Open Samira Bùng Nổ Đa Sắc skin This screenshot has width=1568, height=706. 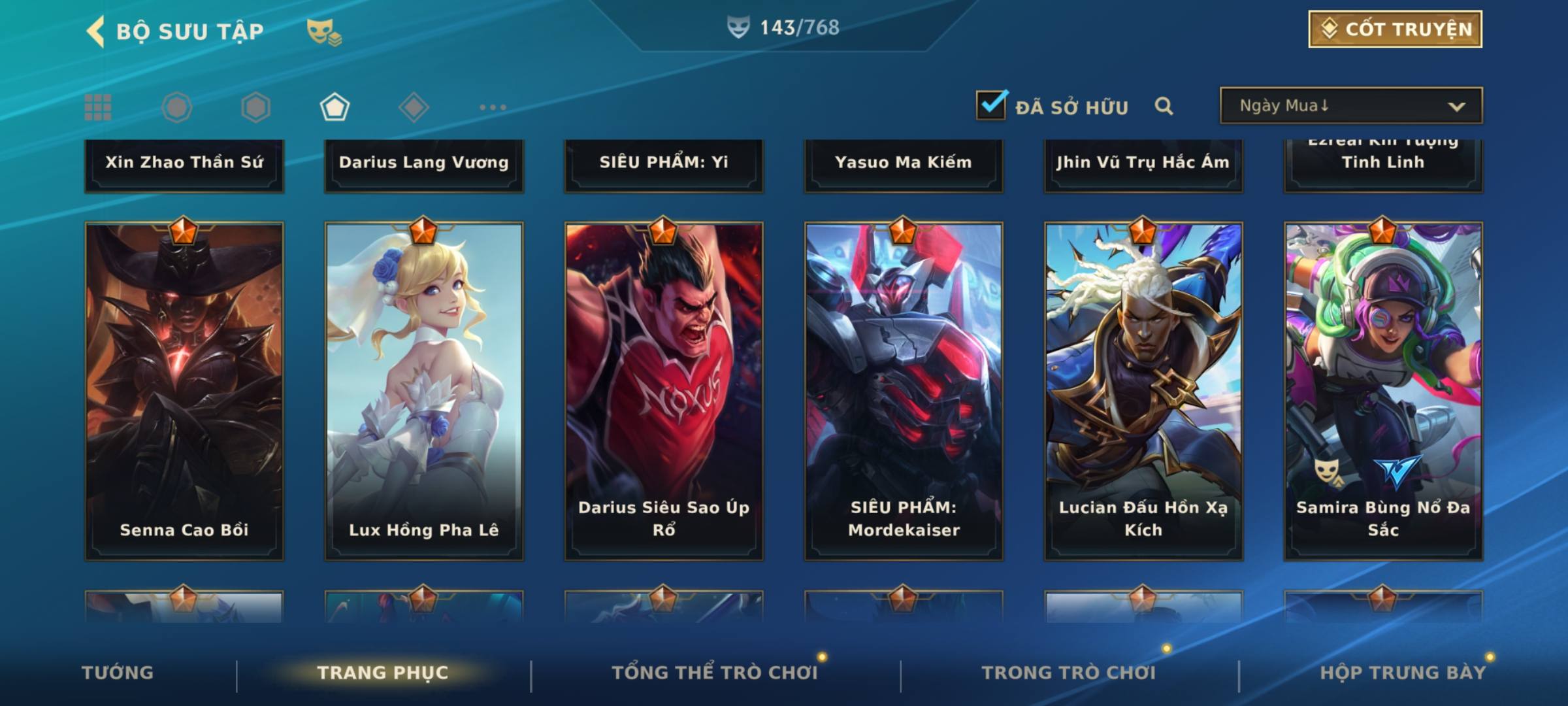(x=1383, y=391)
